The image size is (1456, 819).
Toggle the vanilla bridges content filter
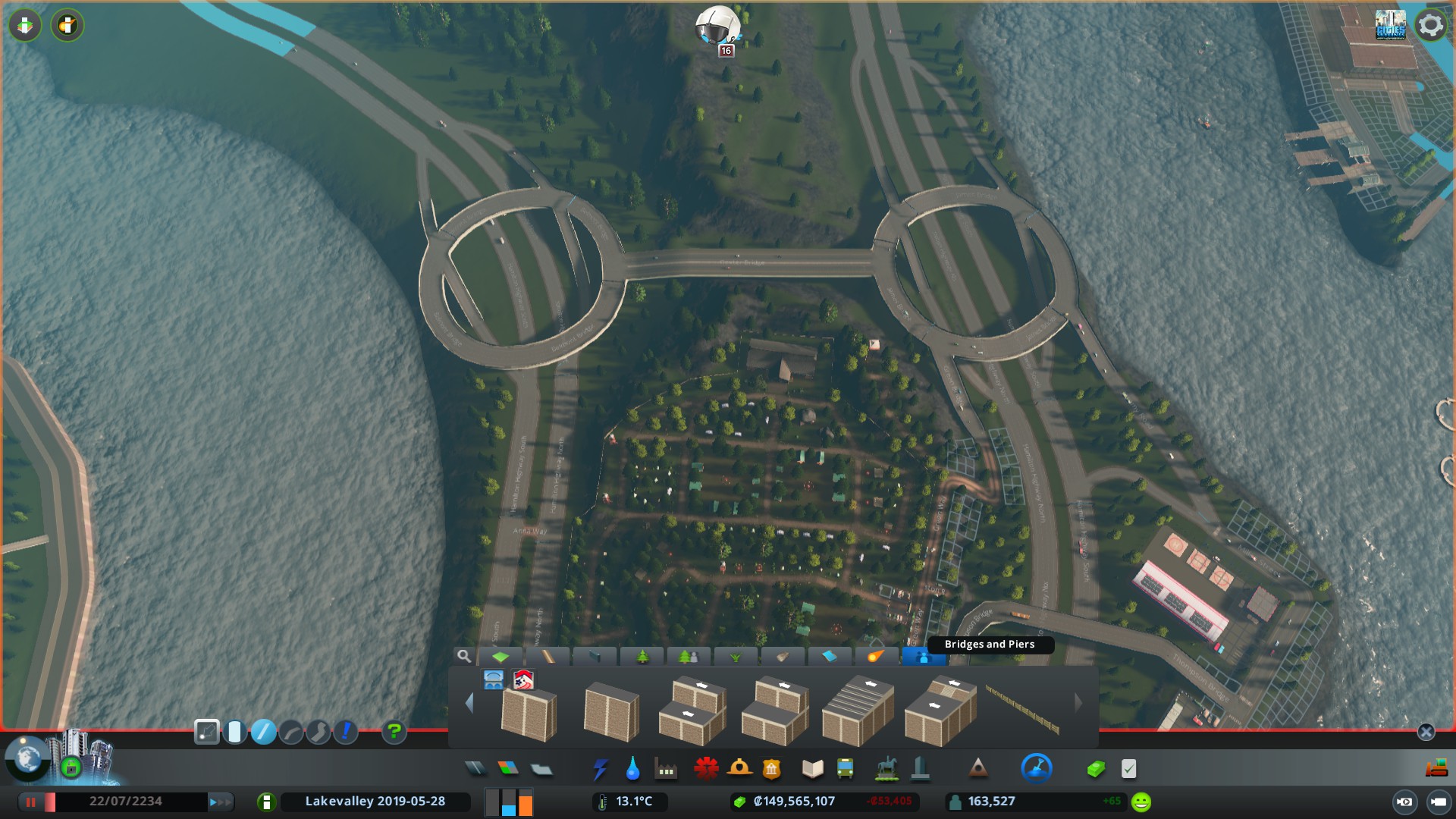[494, 680]
